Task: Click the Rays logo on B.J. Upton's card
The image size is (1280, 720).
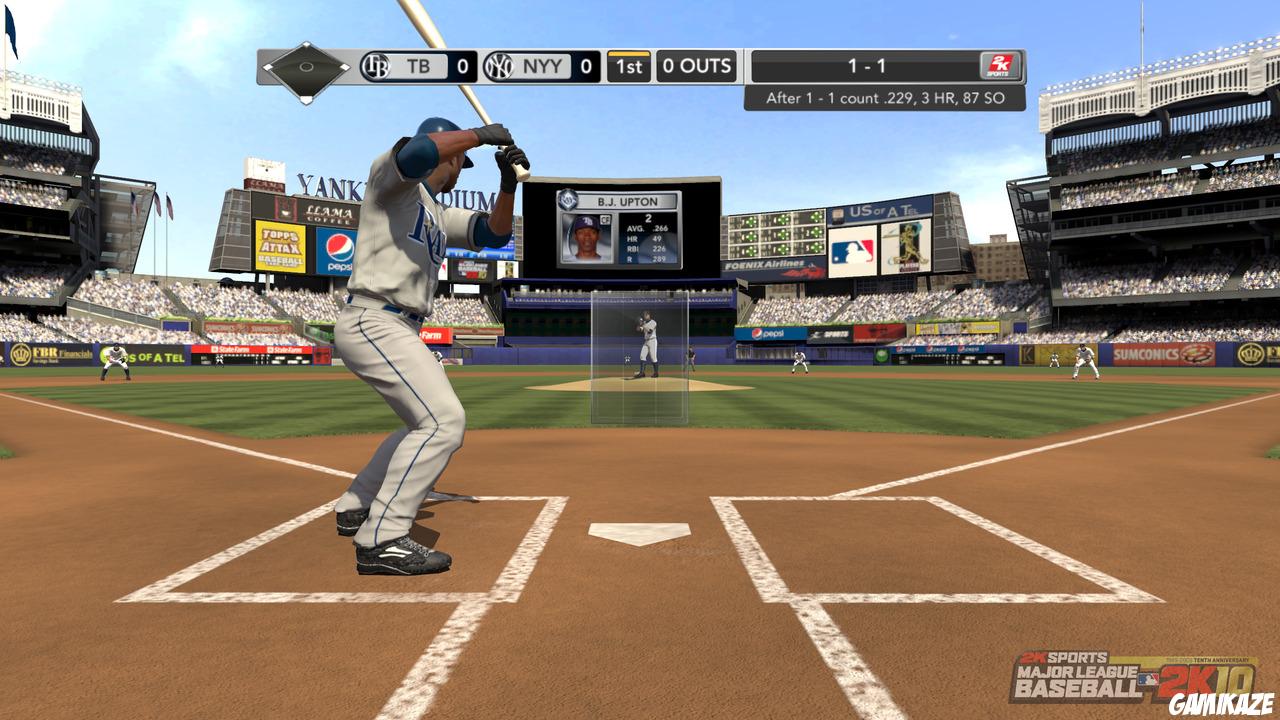Action: (567, 200)
